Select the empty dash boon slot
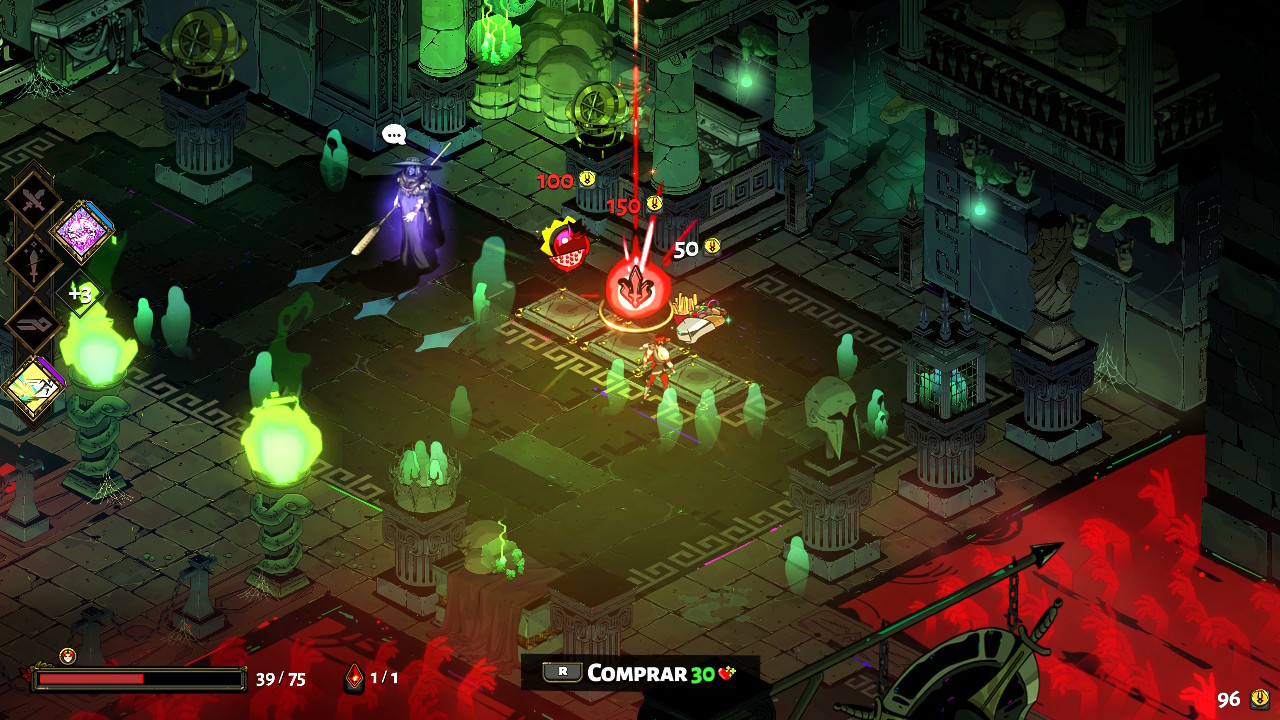Image resolution: width=1280 pixels, height=720 pixels. click(x=35, y=325)
